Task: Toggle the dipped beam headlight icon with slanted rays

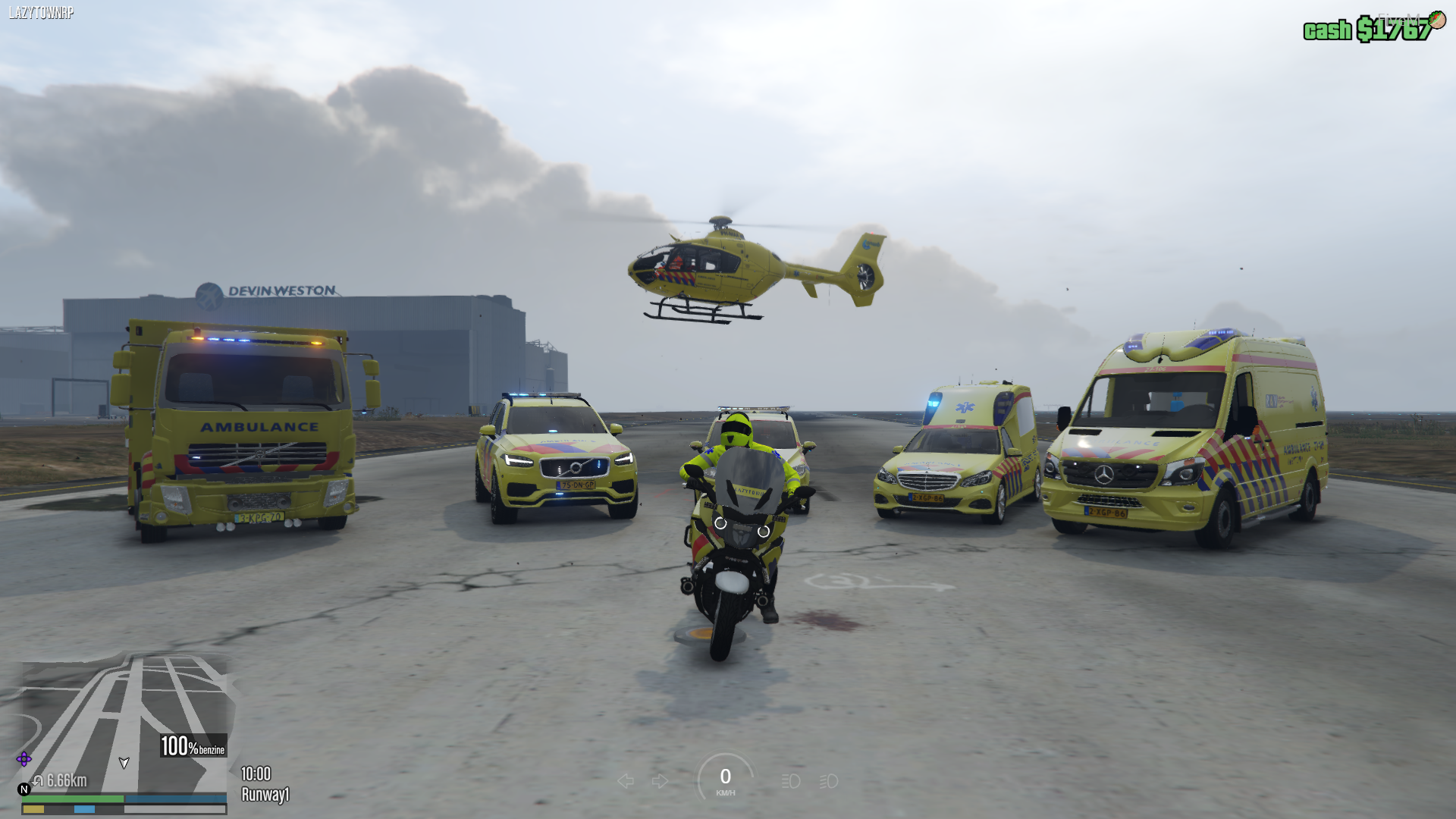Action: pos(829,781)
